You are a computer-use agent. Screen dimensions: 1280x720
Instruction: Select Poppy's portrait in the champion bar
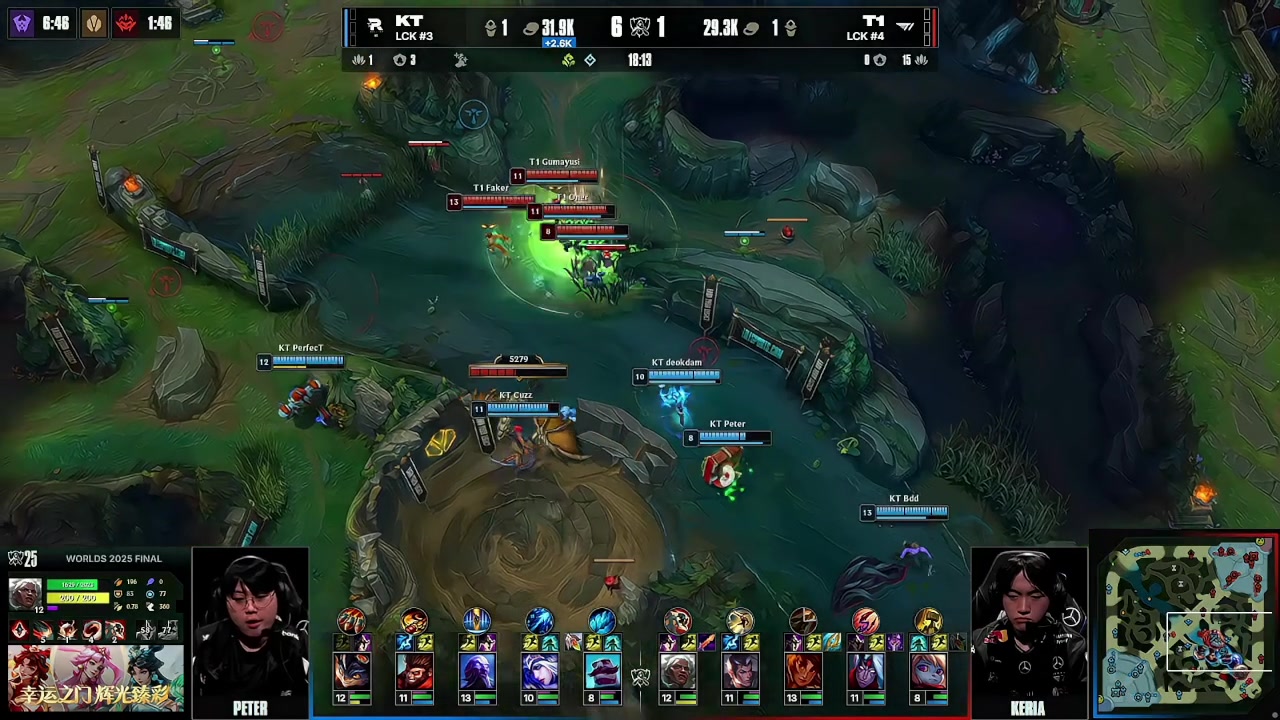tap(928, 671)
